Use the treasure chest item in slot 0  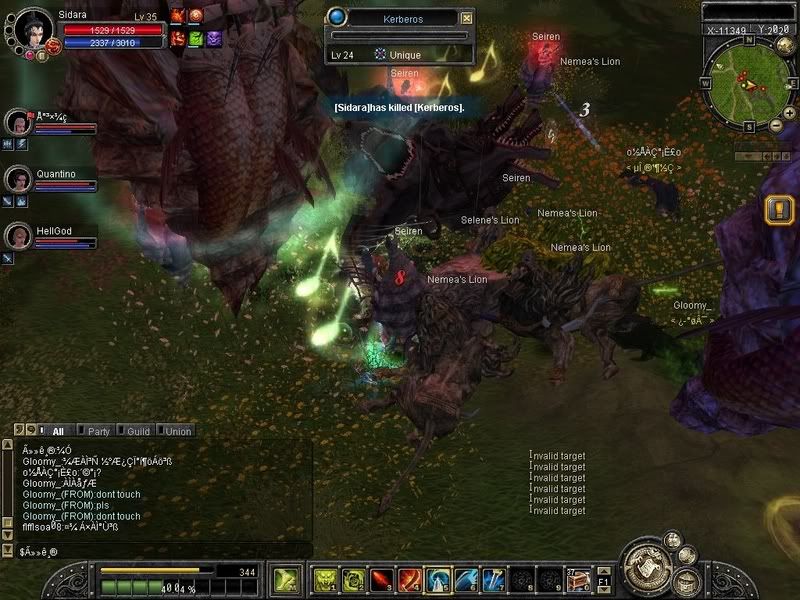577,579
